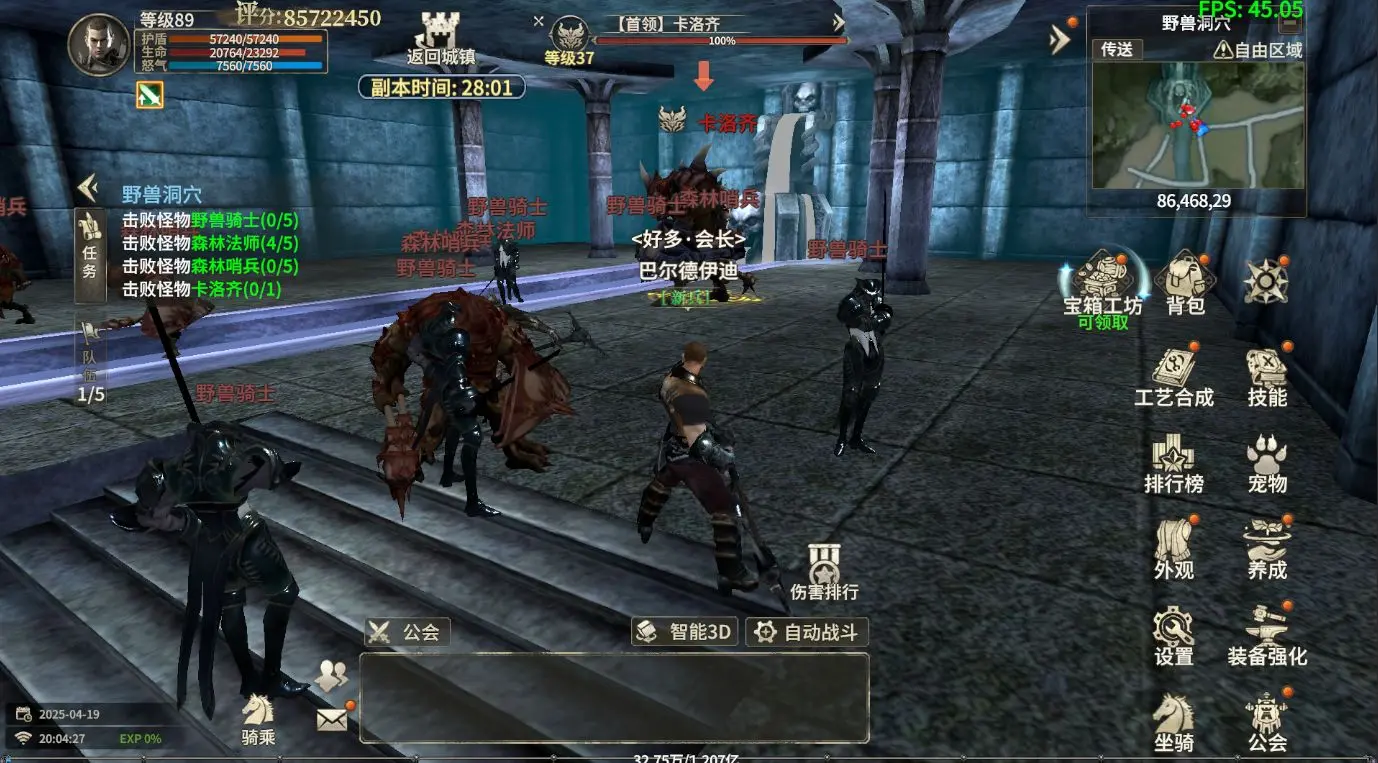
Task: Open the 宝箱工坊 treasure workshop
Action: (x=1102, y=283)
